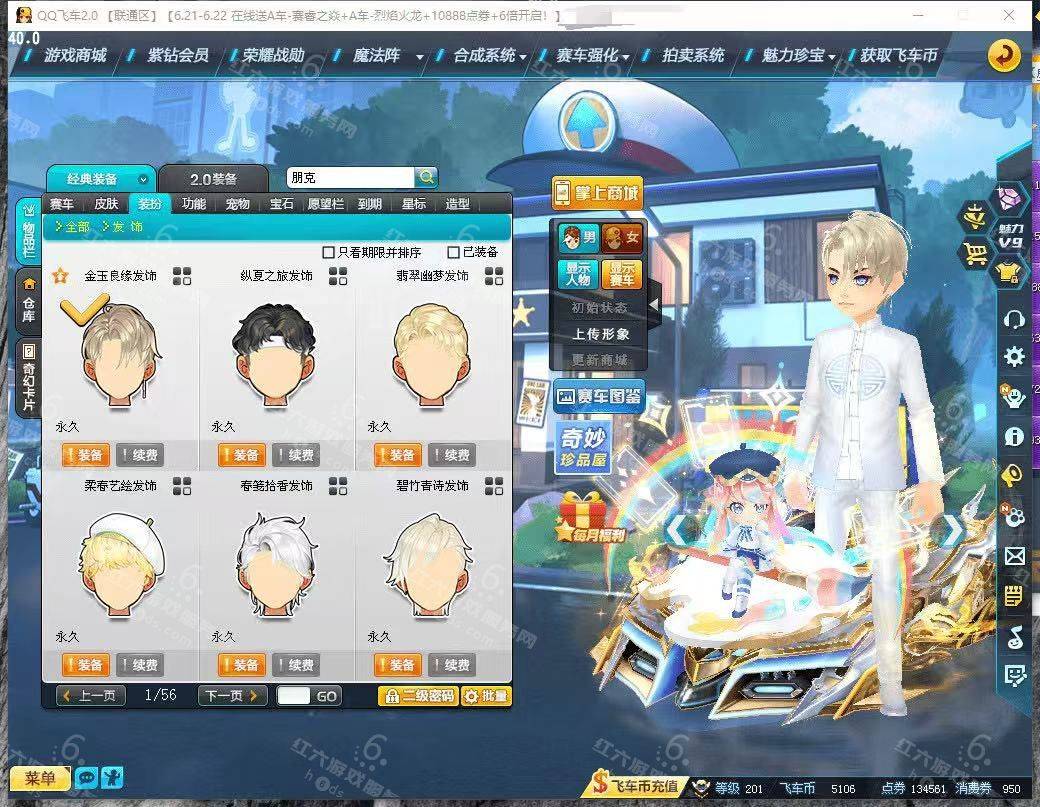
Task: Go to the next page 下一页
Action: pos(232,696)
